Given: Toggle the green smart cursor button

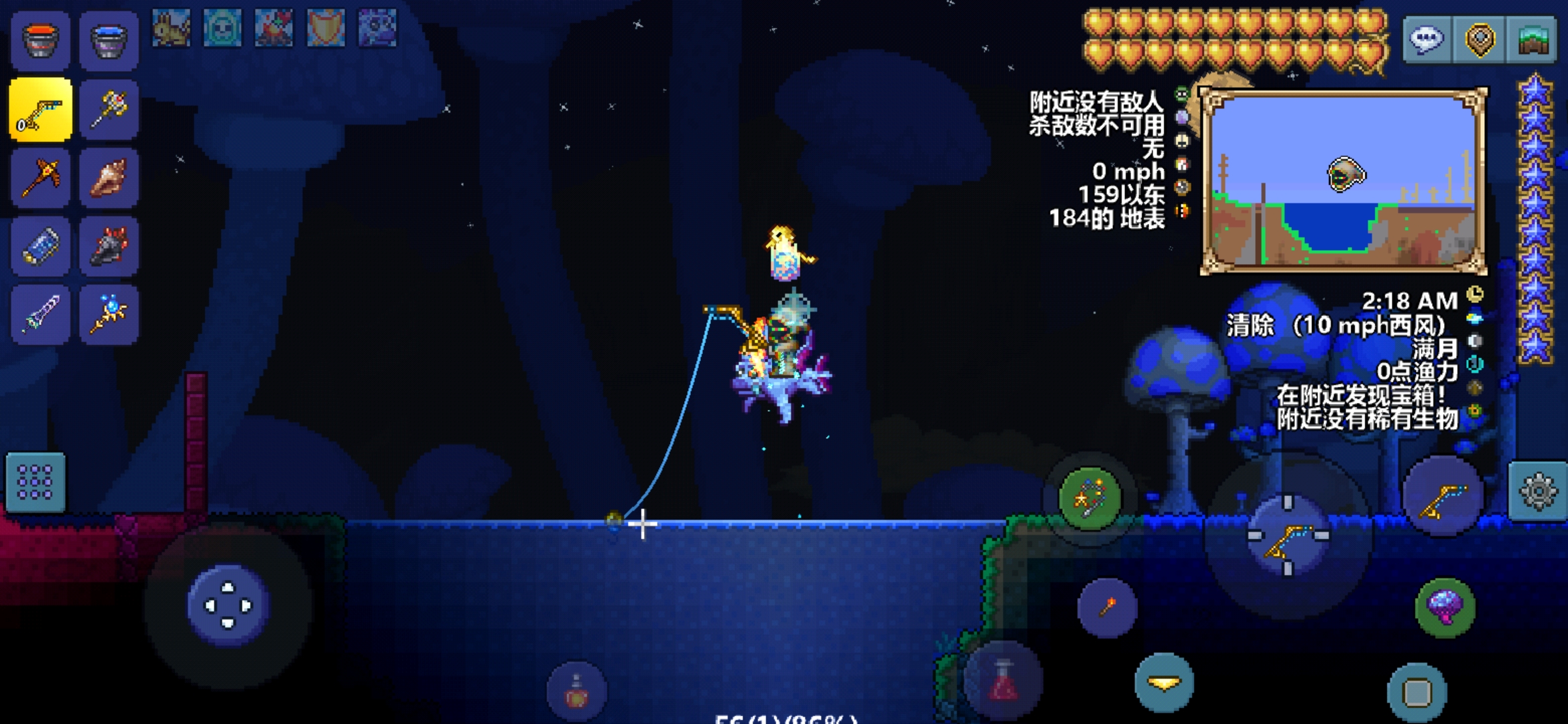Looking at the screenshot, I should click(x=1090, y=498).
